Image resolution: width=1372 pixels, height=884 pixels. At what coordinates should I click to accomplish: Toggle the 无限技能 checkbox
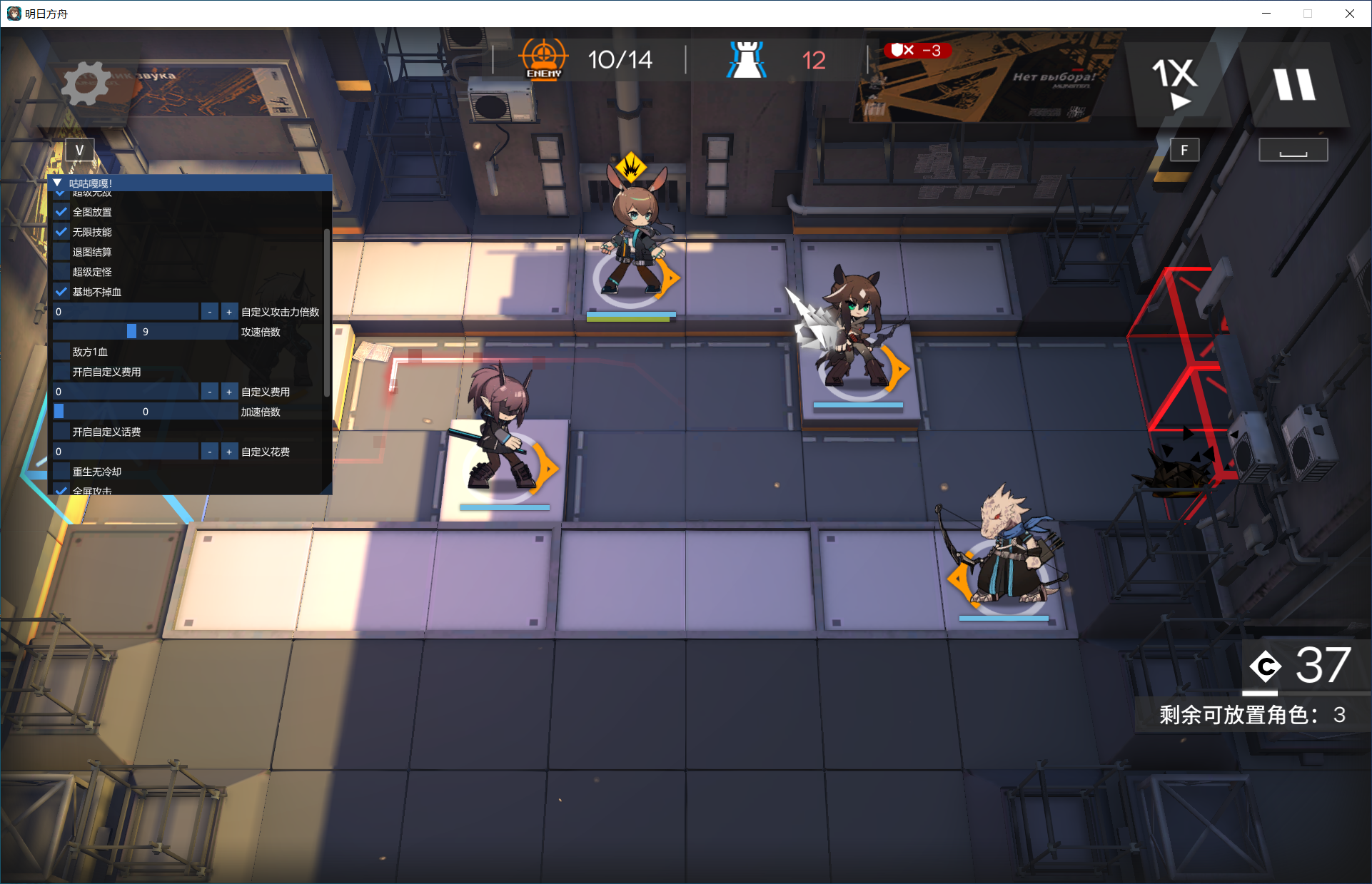(x=62, y=232)
